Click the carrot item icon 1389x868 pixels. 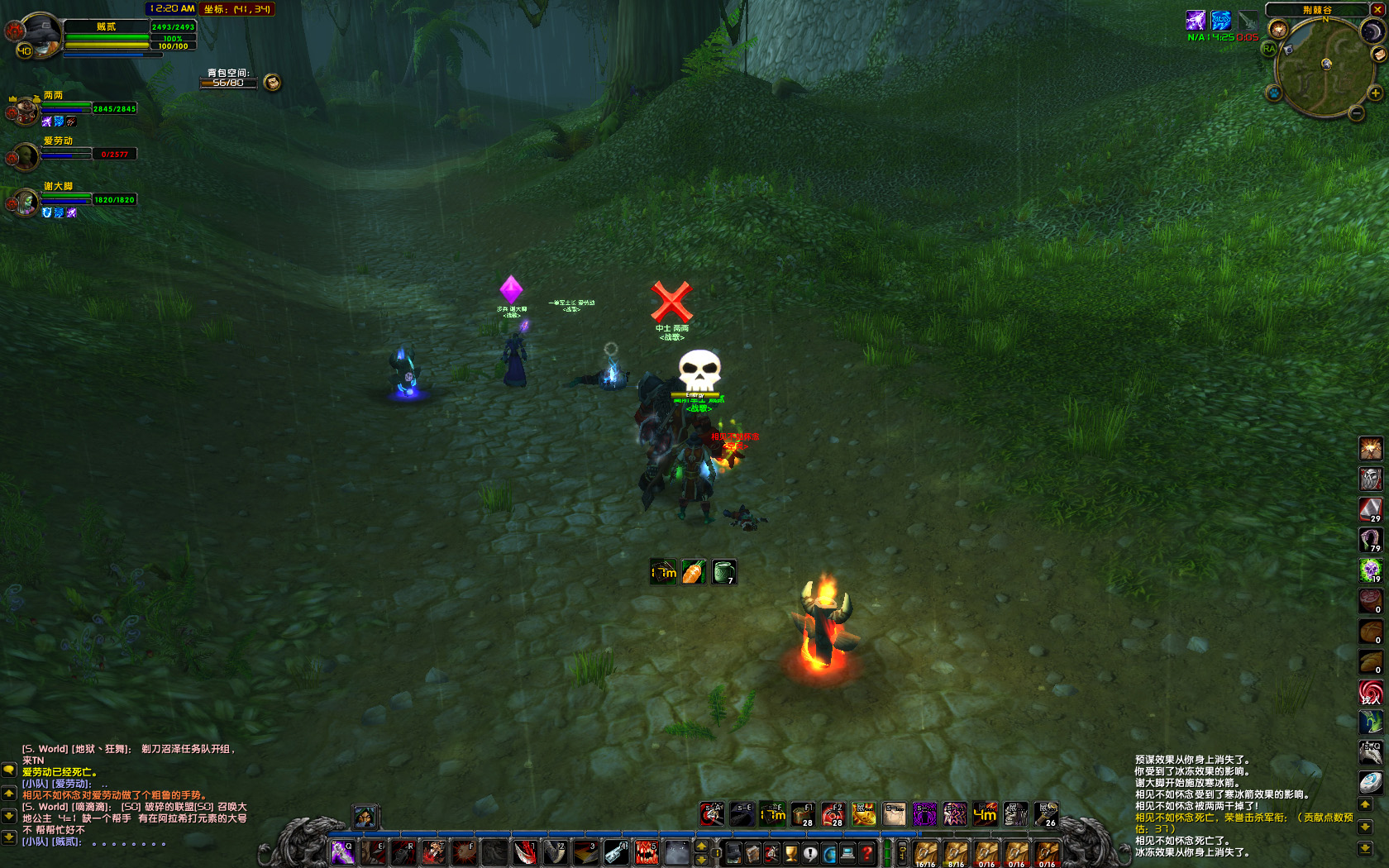[x=694, y=572]
